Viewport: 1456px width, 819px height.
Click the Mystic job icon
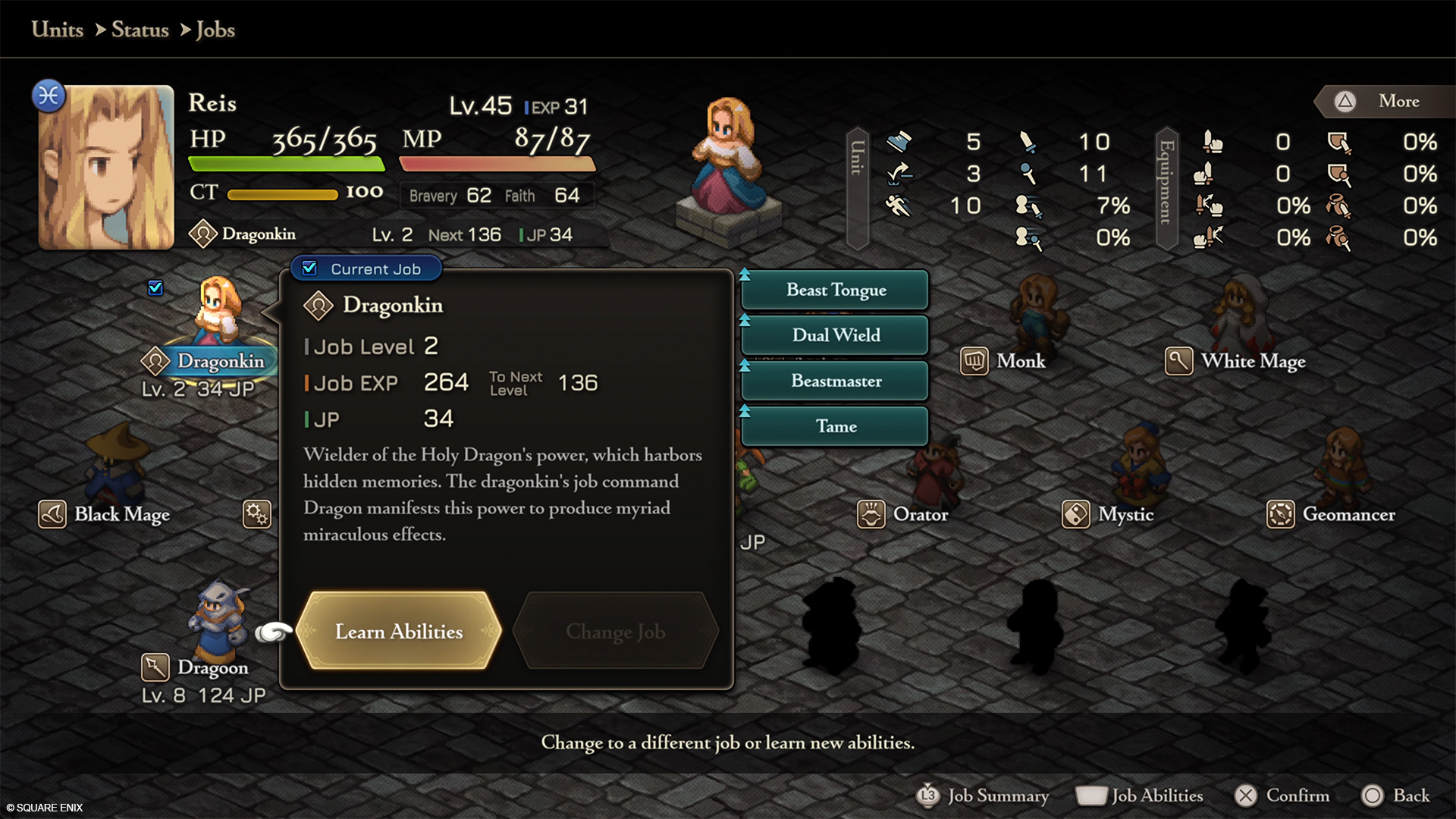click(1075, 513)
